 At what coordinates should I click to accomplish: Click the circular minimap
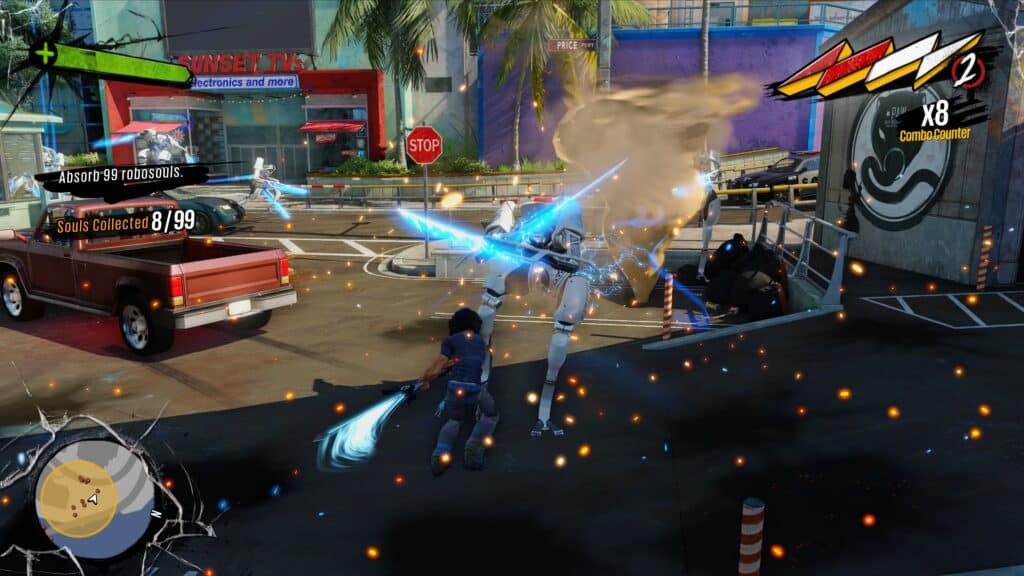[x=93, y=497]
